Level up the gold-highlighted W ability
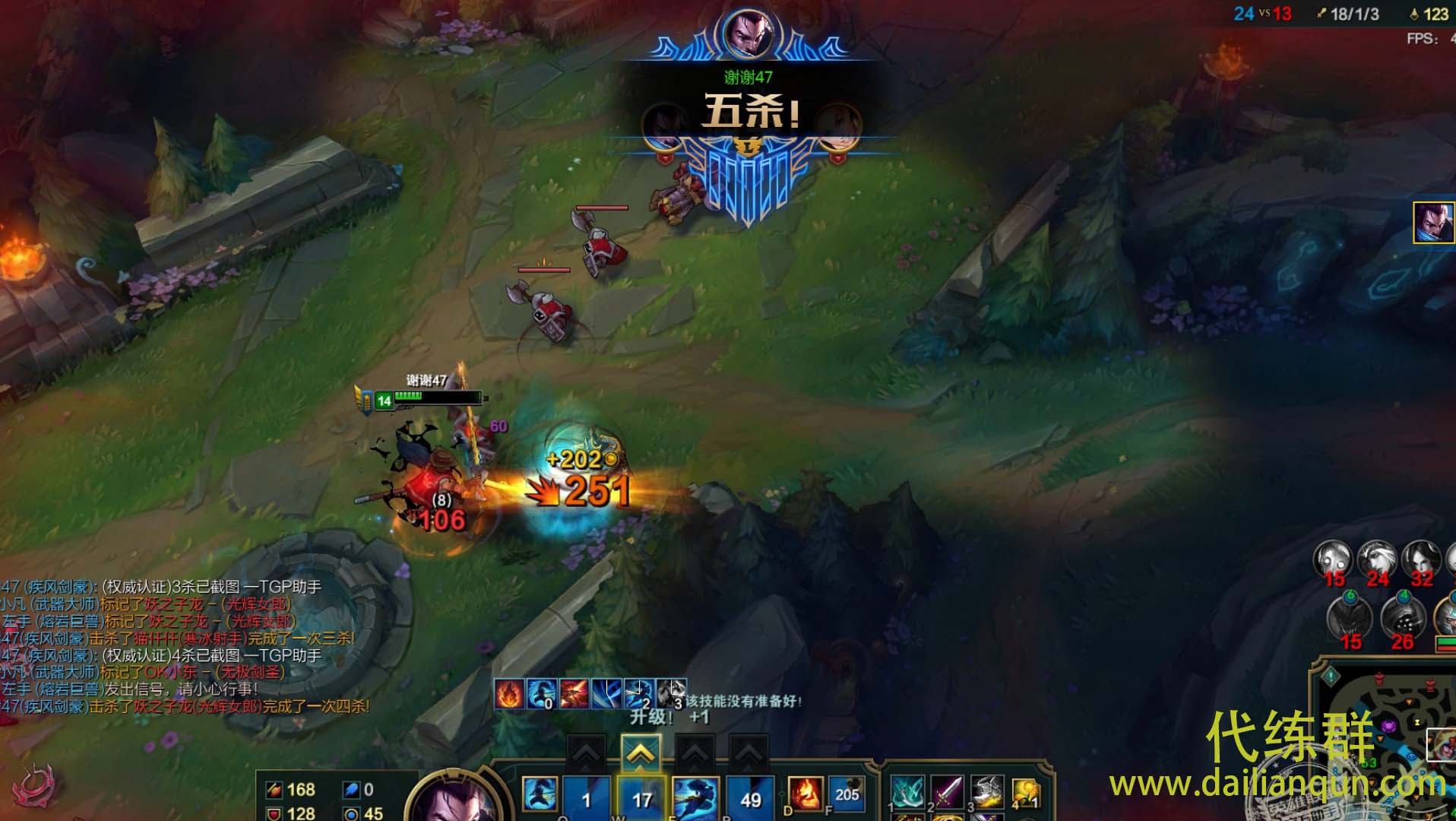This screenshot has height=821, width=1456. coord(641,753)
